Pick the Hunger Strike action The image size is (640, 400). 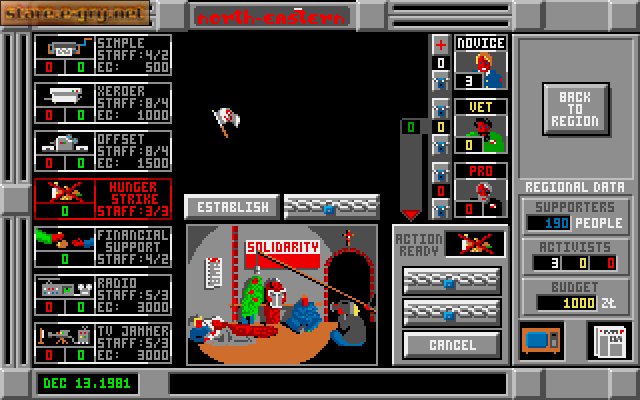(x=102, y=199)
